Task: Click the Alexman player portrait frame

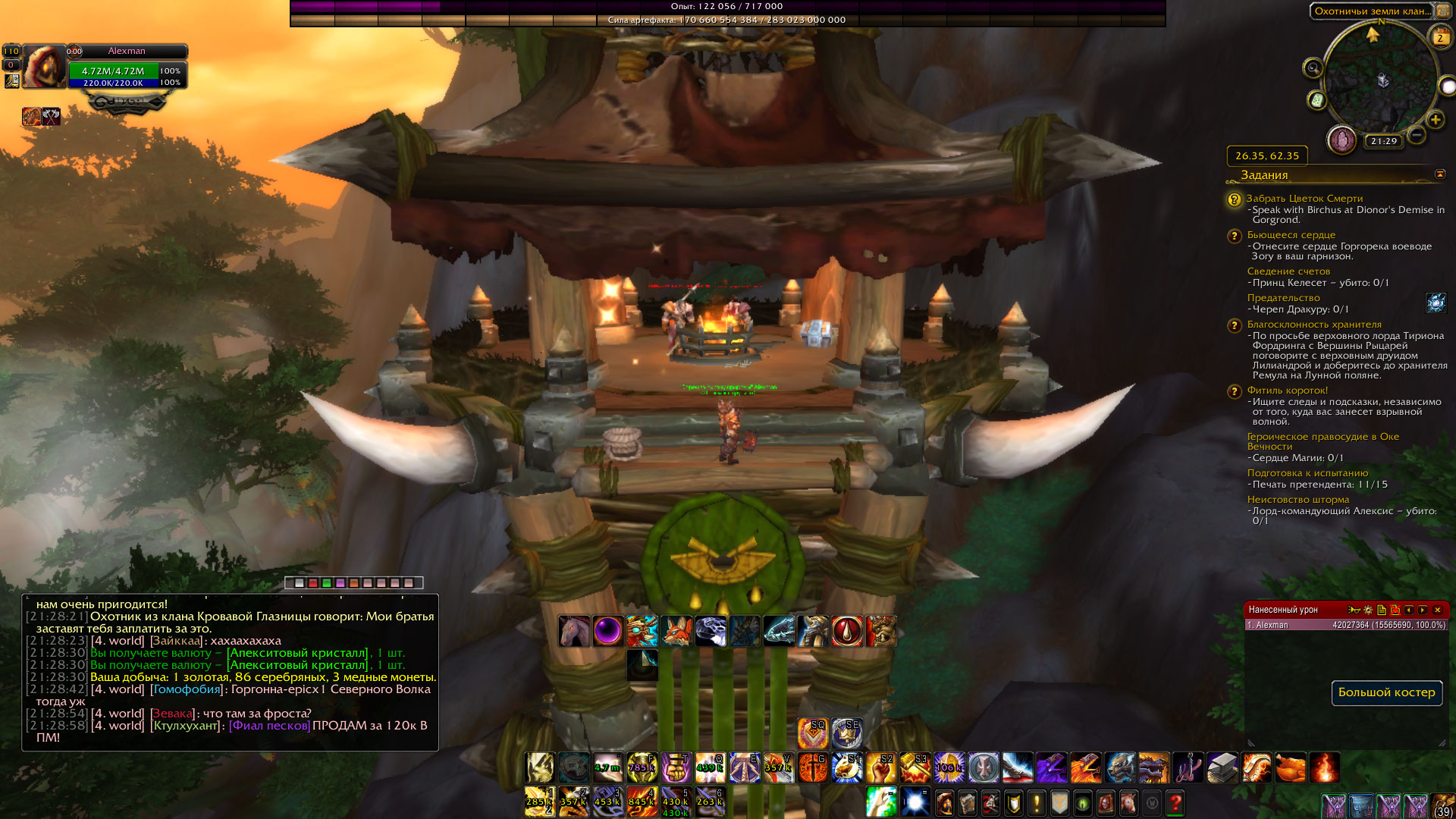Action: tap(44, 67)
